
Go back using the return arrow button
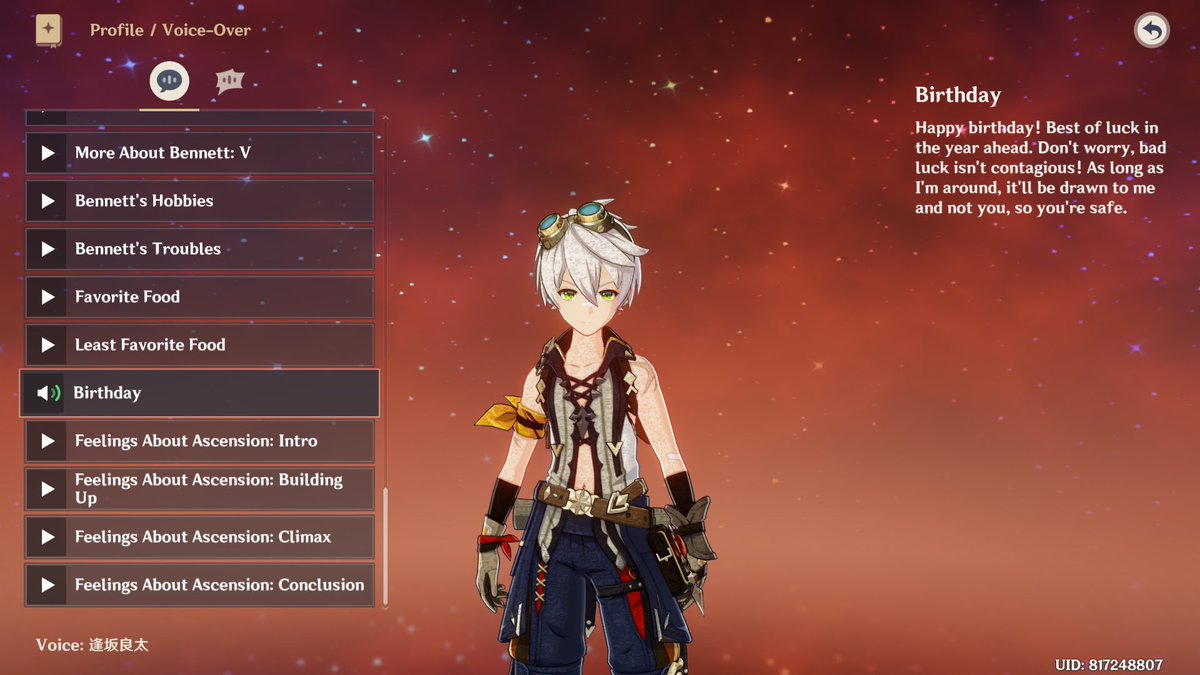tap(1152, 30)
